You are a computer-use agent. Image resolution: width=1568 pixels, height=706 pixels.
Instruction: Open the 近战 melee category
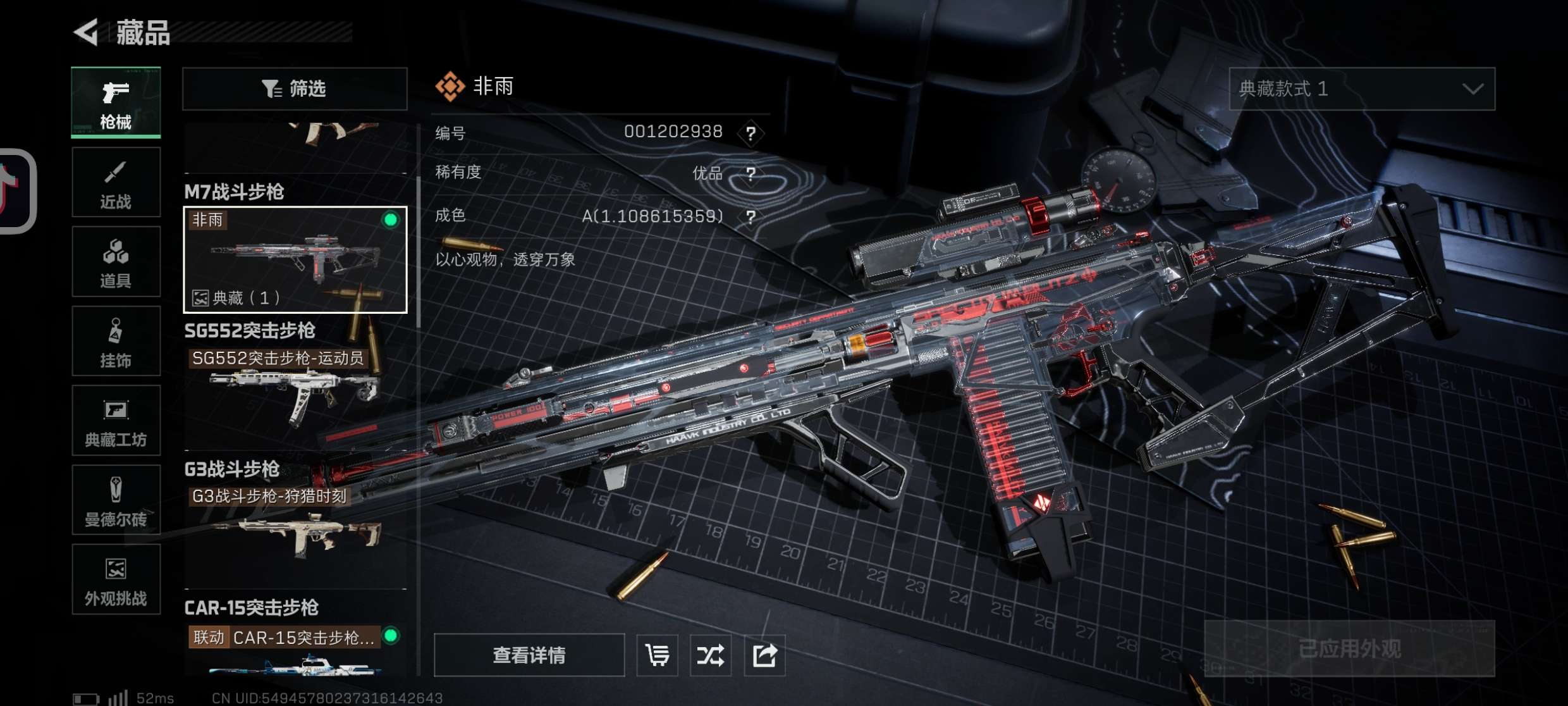click(x=116, y=183)
